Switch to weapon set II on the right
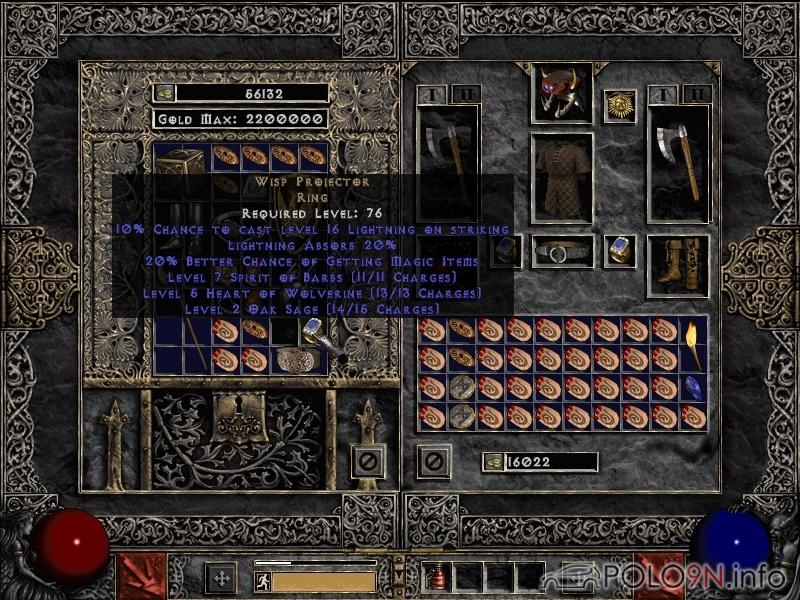Image resolution: width=800 pixels, height=600 pixels. 698,94
